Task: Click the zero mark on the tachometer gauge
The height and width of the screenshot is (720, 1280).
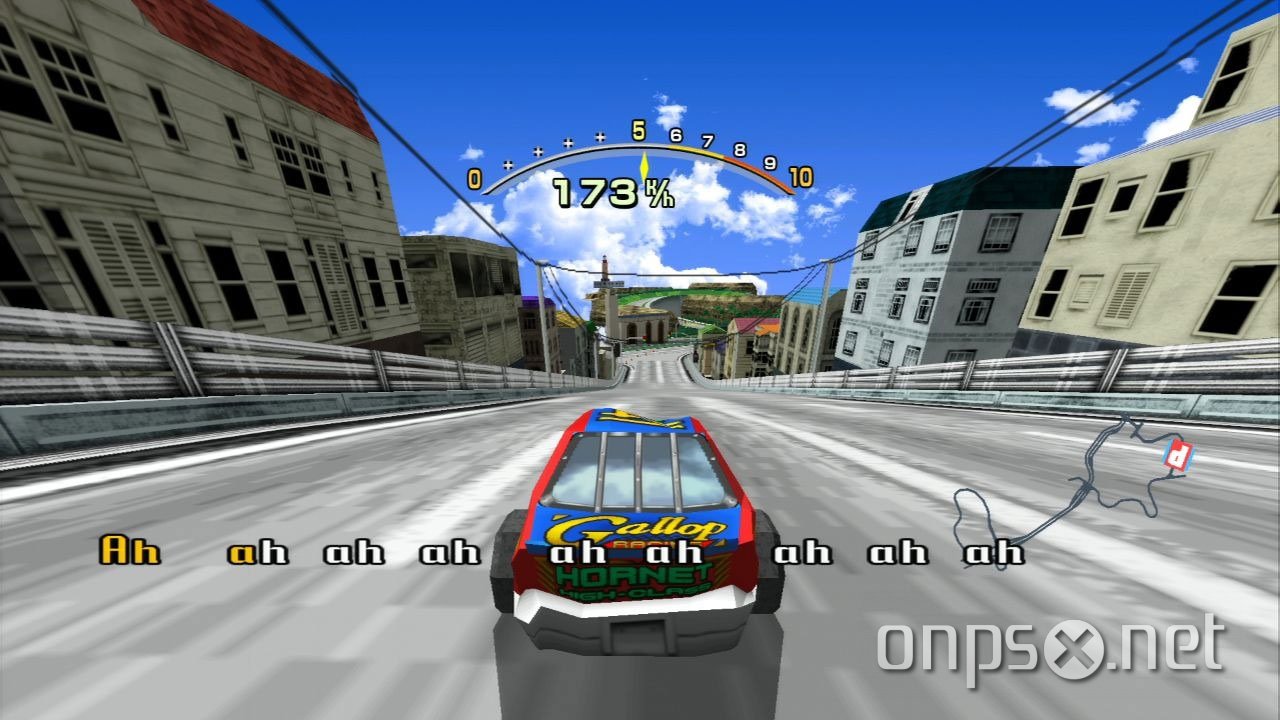Action: [x=473, y=178]
